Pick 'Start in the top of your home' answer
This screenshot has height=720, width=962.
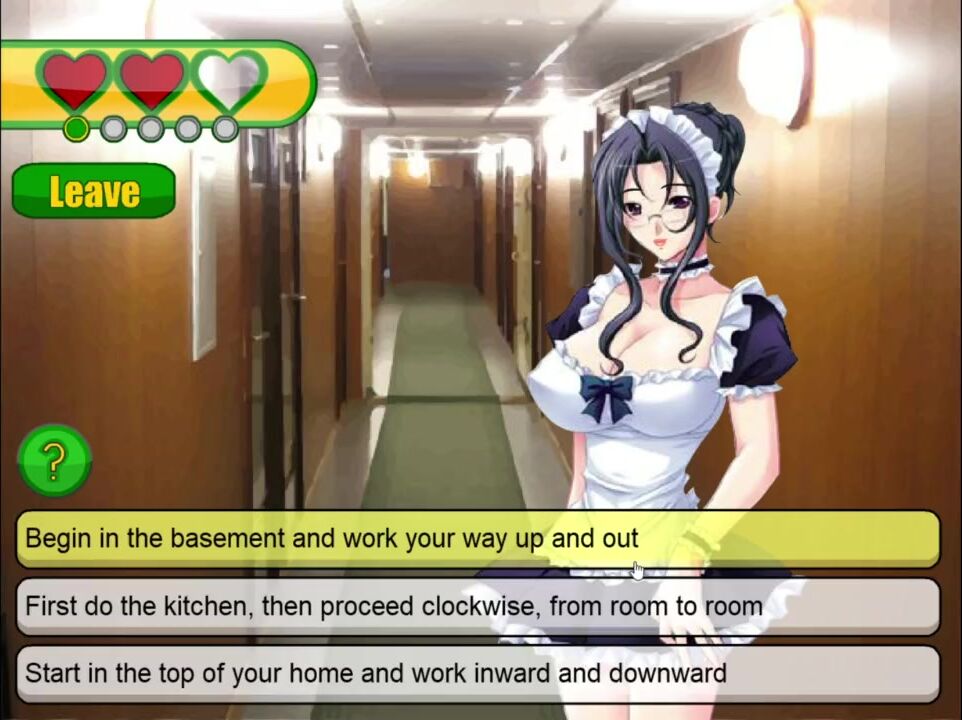tap(477, 673)
